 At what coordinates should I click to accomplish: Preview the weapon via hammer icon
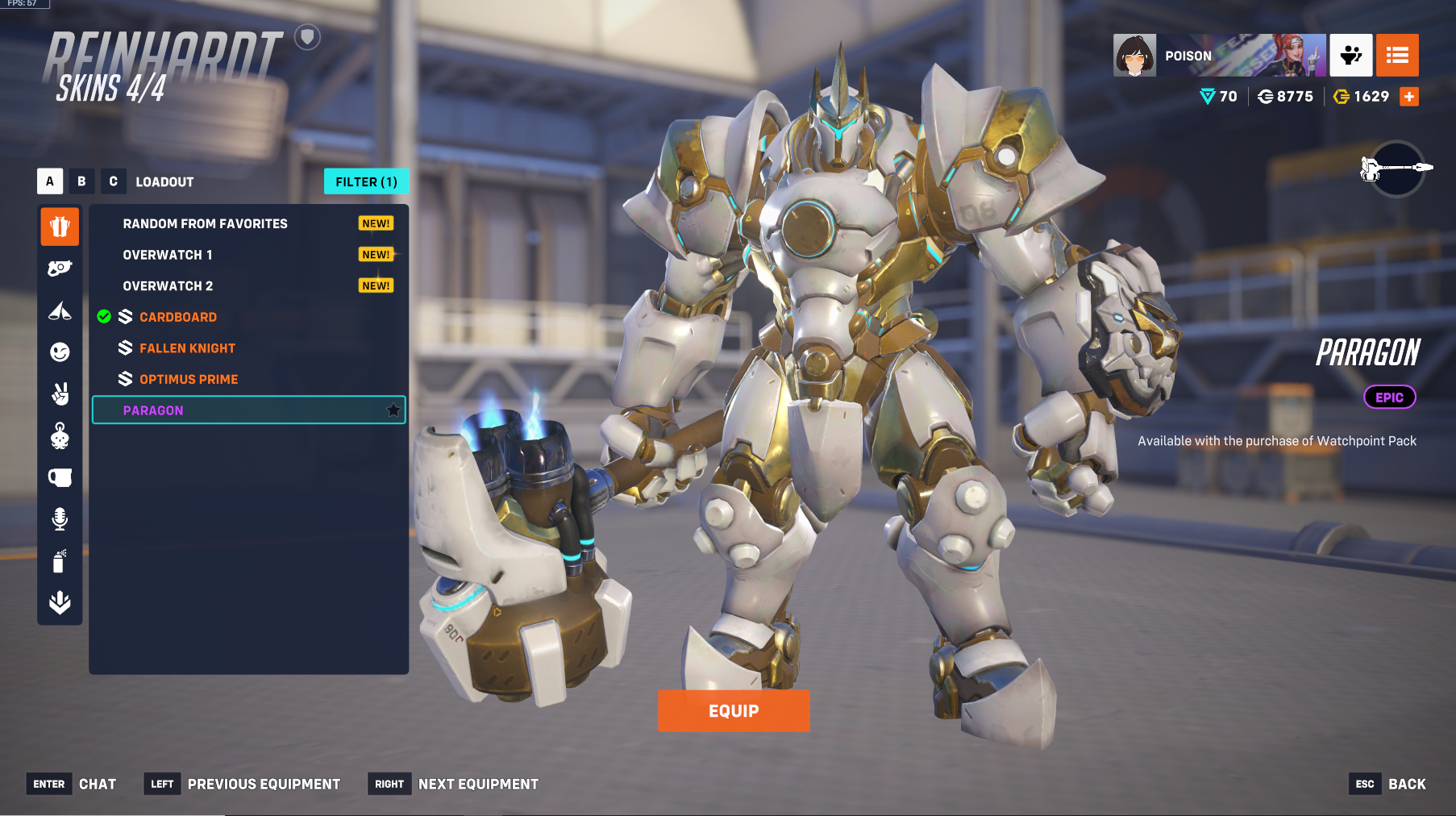click(1397, 168)
